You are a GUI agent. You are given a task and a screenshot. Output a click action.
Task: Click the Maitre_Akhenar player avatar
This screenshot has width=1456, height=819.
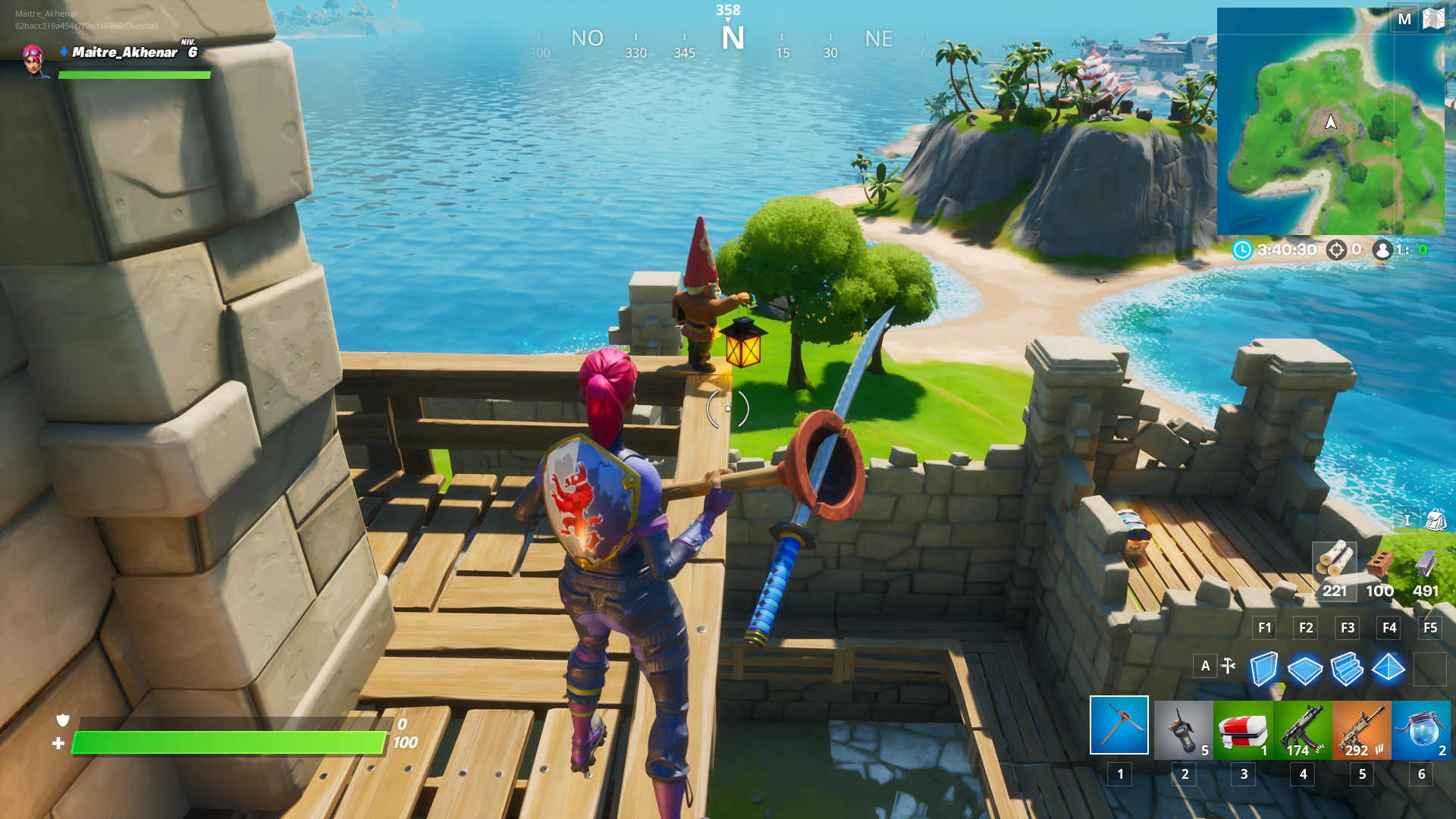coord(33,60)
